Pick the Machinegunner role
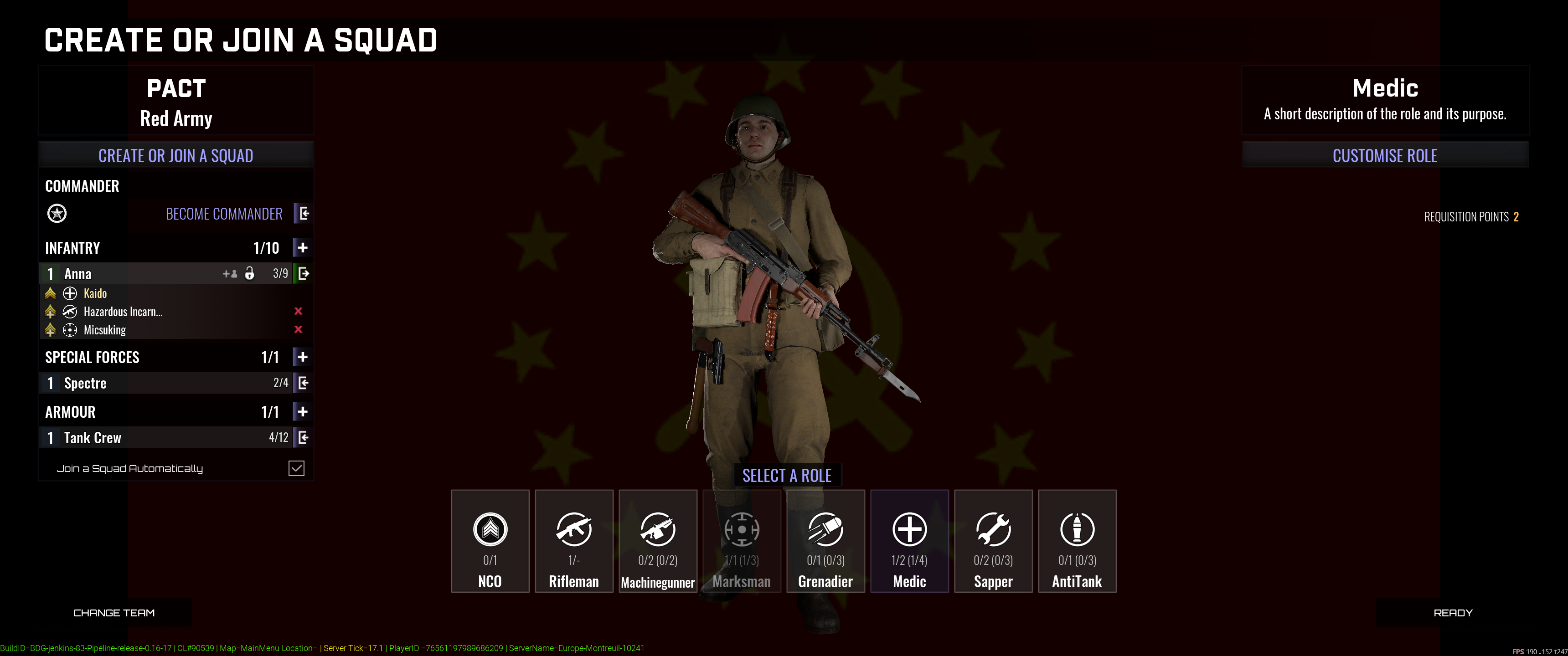The image size is (1568, 656). coord(658,541)
